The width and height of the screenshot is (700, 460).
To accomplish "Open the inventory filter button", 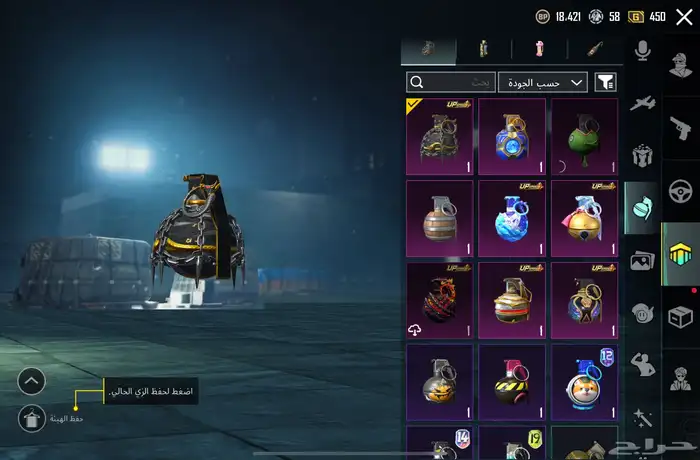I will tap(605, 82).
